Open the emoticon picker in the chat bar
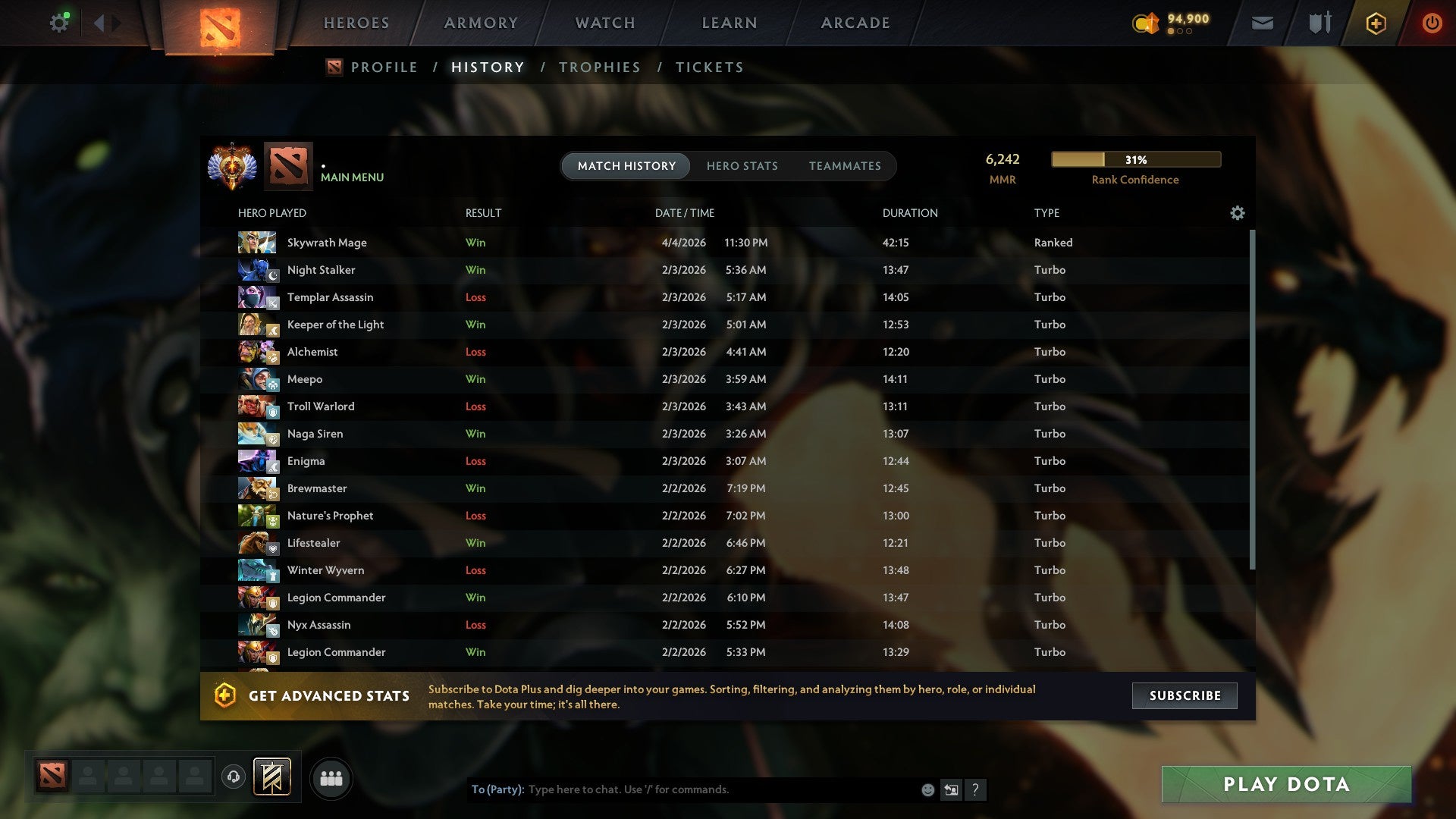 click(927, 789)
